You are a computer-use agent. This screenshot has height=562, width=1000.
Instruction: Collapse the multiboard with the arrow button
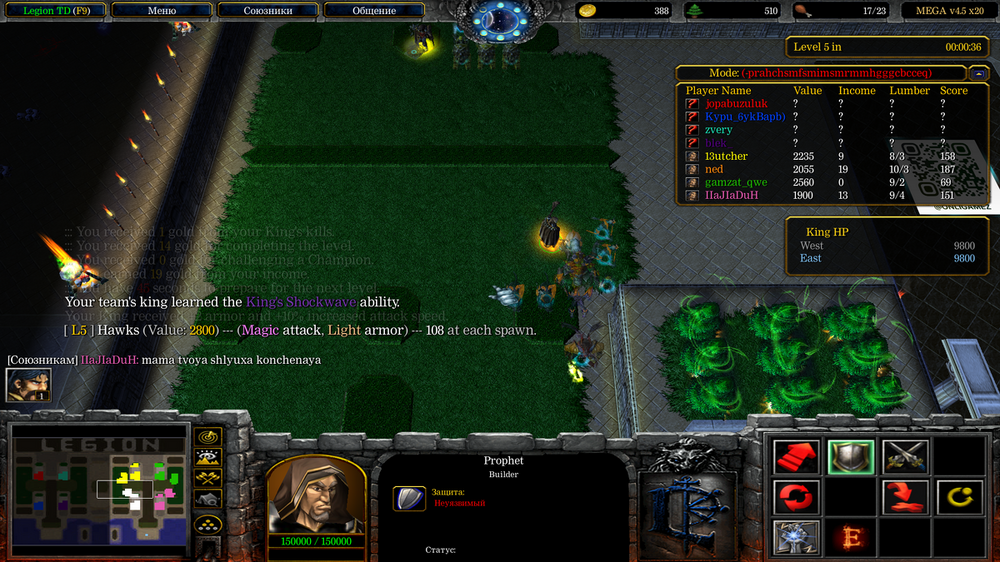click(977, 73)
